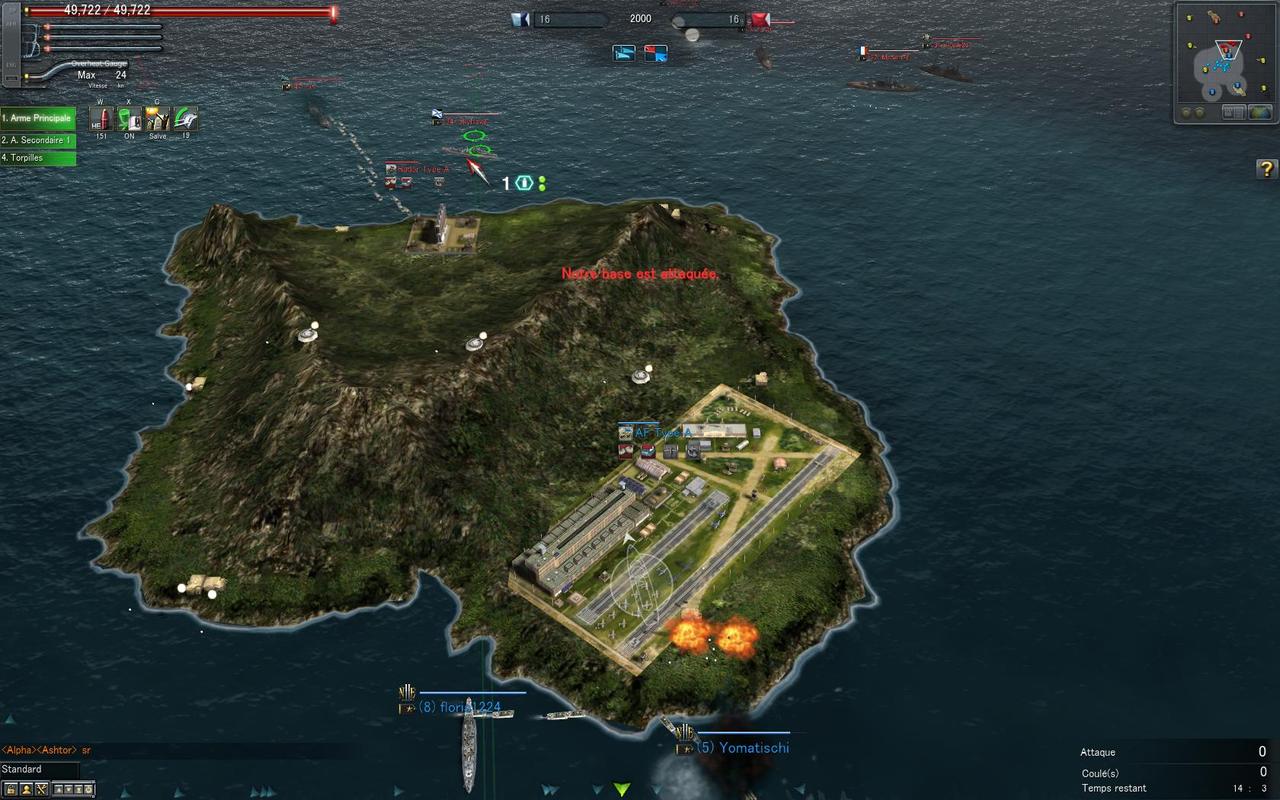Choose the Torpilles weapon group
The width and height of the screenshot is (1280, 800).
coord(38,158)
